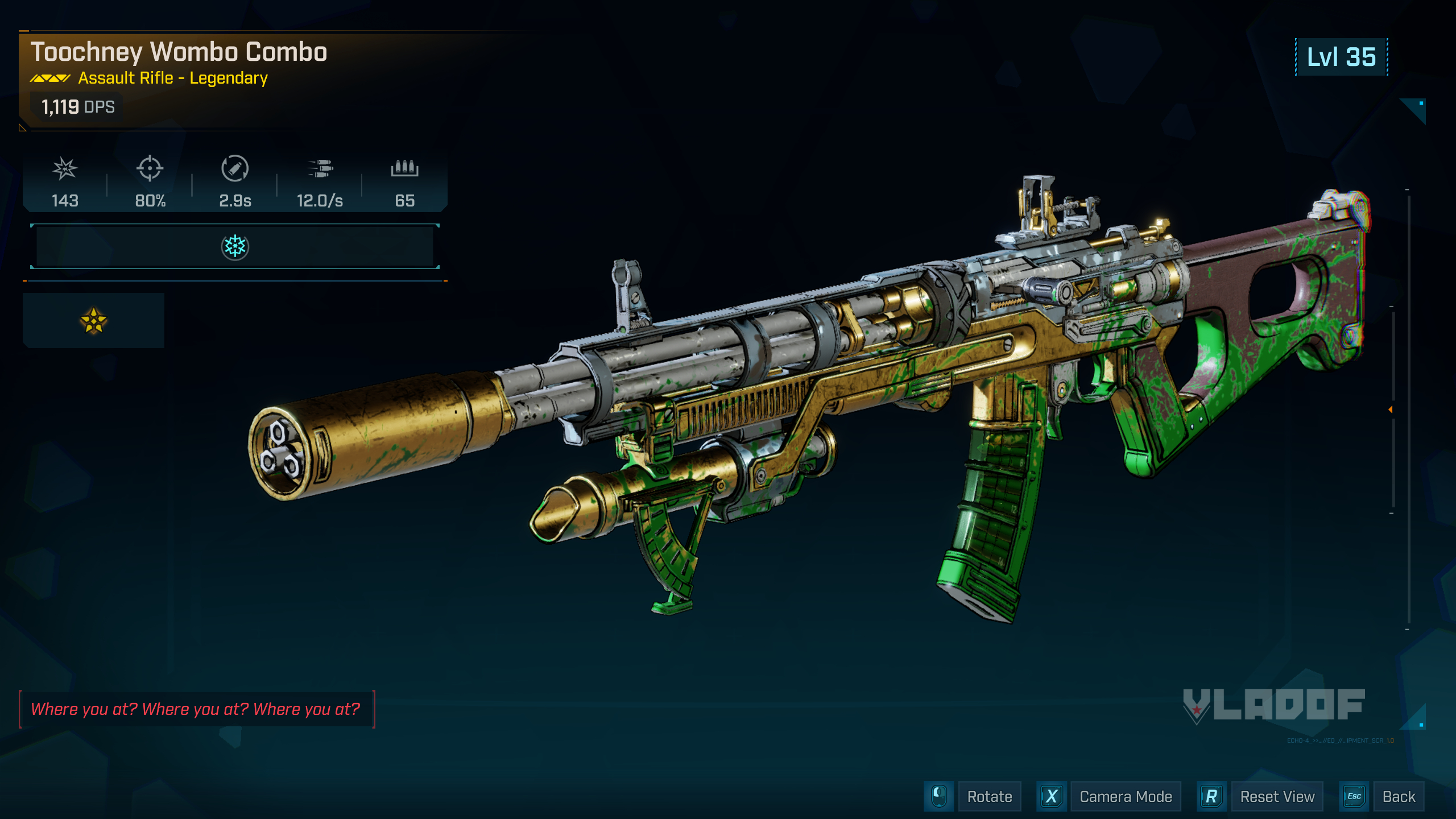Select the accuracy crosshair icon
This screenshot has width=1456, height=819.
pyautogui.click(x=149, y=169)
